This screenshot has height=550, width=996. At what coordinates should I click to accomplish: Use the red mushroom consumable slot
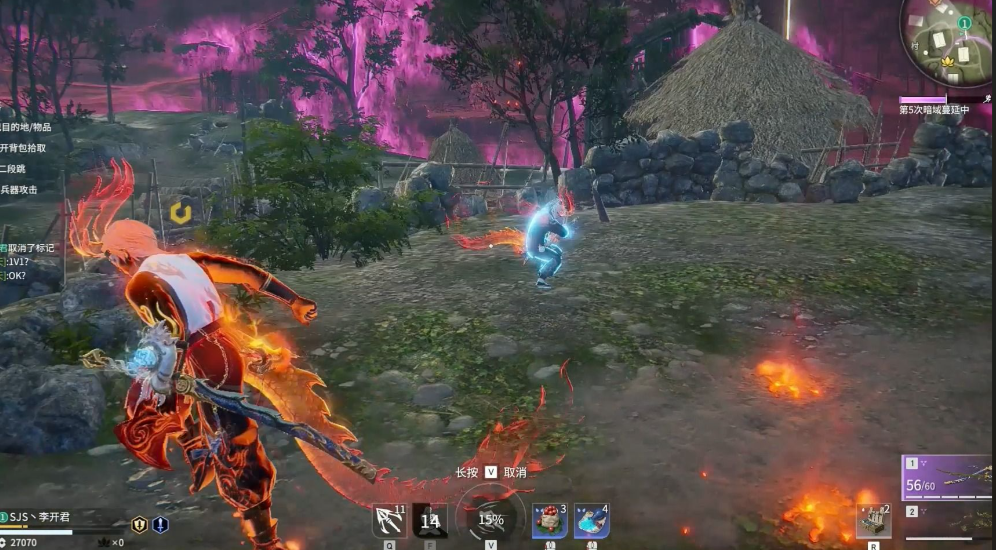point(549,521)
